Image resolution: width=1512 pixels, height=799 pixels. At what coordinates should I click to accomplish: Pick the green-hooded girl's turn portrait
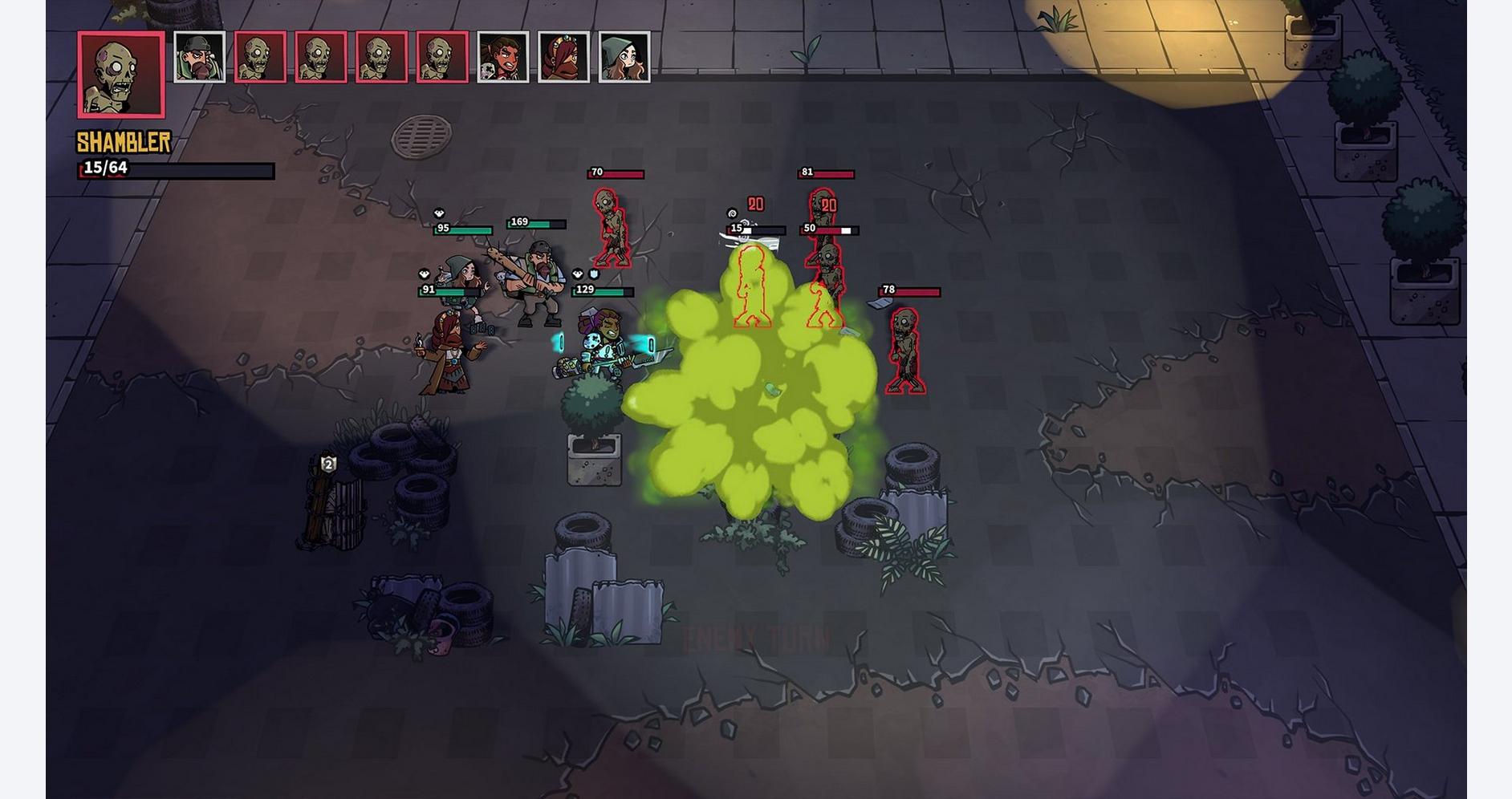[624, 57]
